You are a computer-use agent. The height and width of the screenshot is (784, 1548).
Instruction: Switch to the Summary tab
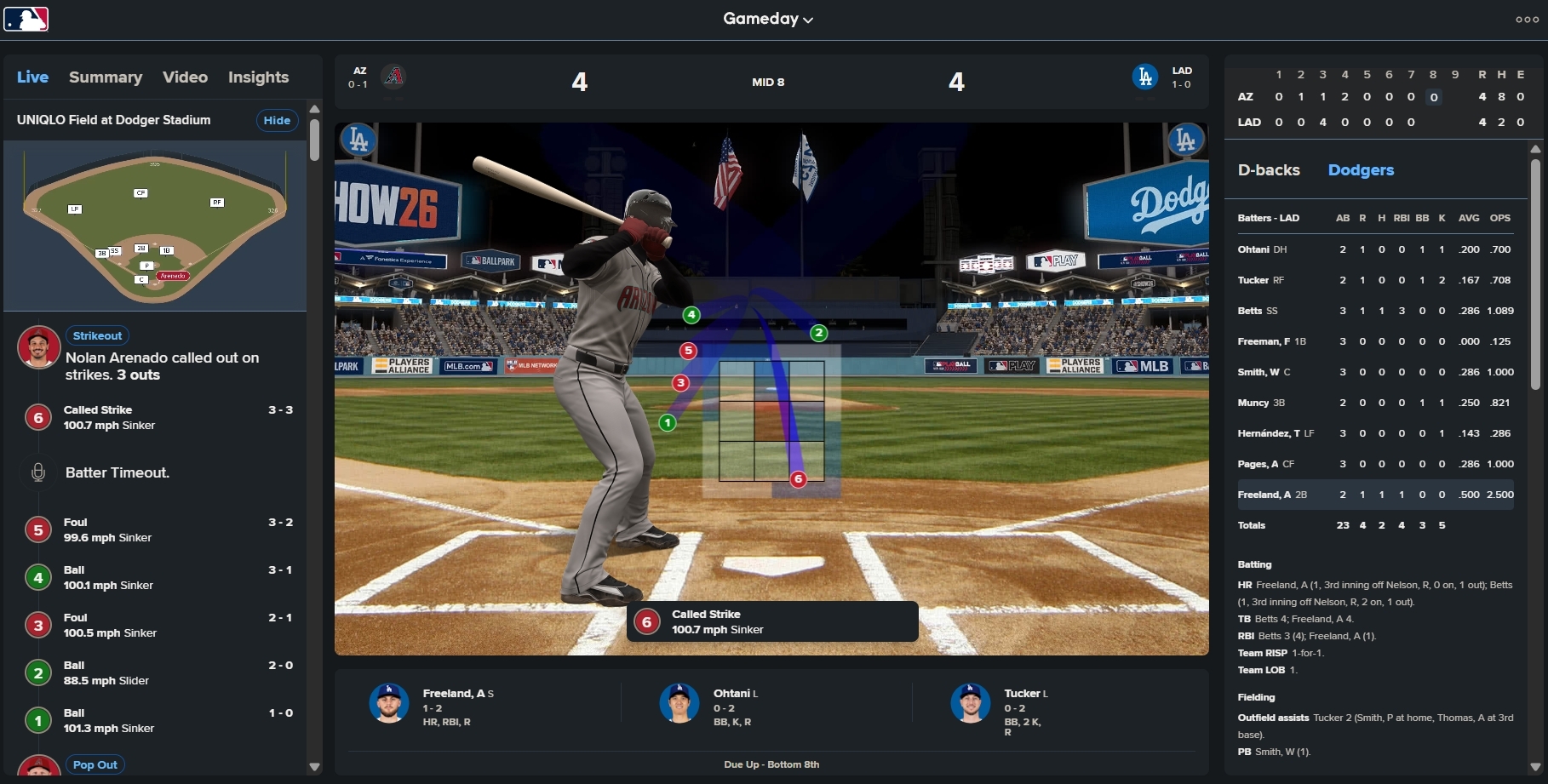[x=106, y=77]
